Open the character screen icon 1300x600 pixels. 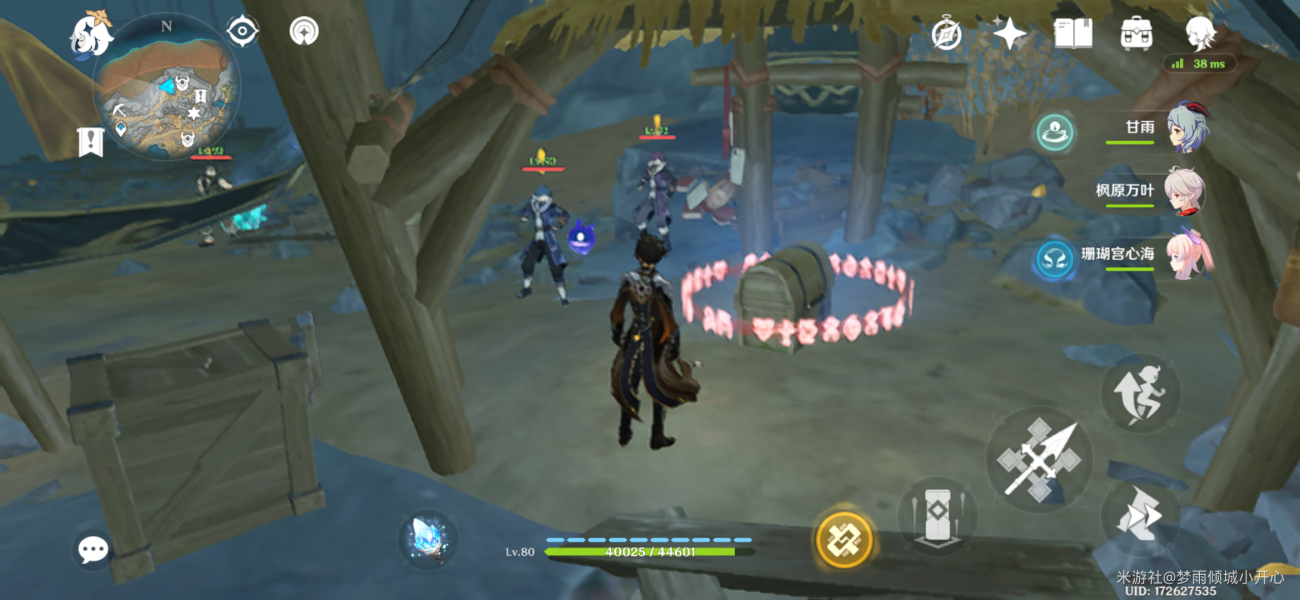[x=1199, y=34]
